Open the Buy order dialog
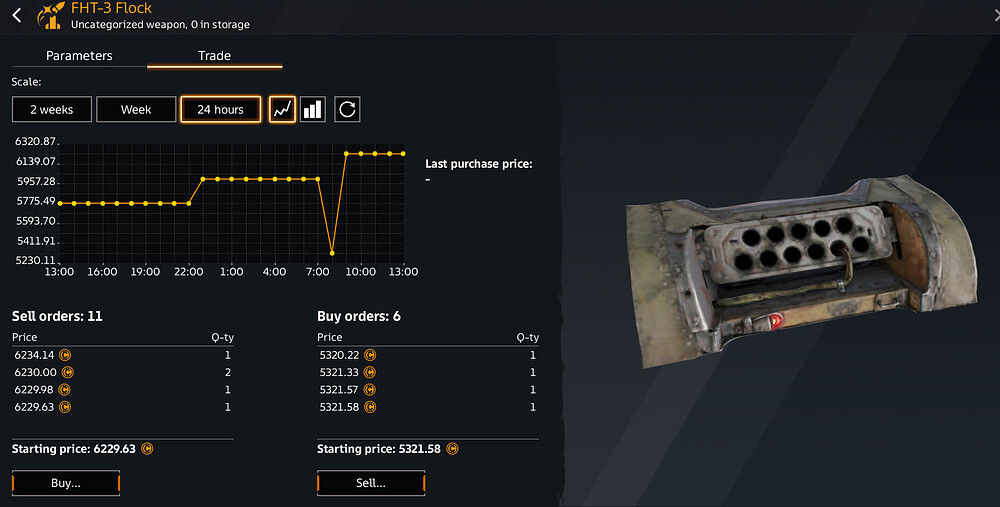The image size is (1000, 507). click(66, 483)
